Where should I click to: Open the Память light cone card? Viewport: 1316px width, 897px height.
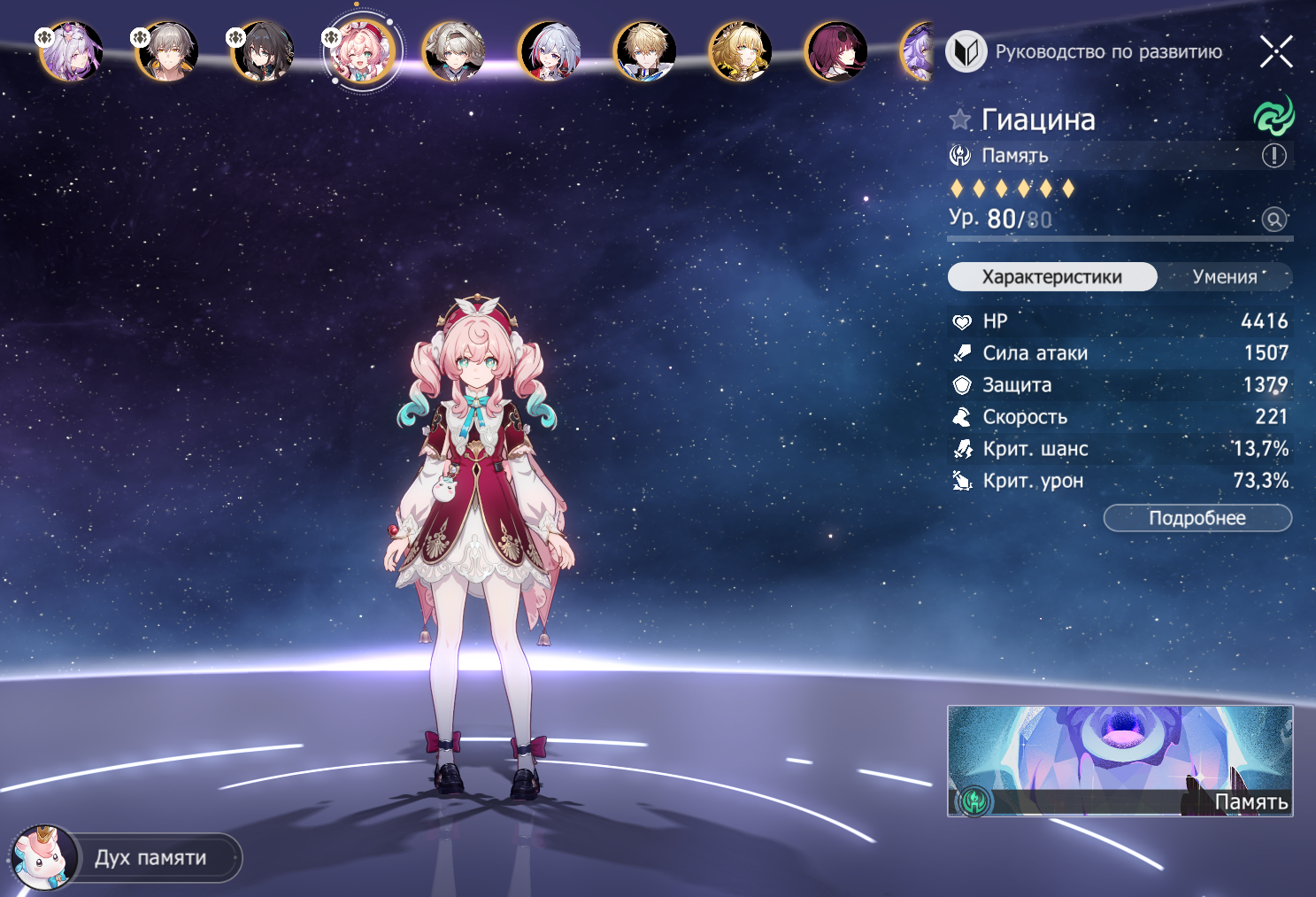(x=1120, y=761)
